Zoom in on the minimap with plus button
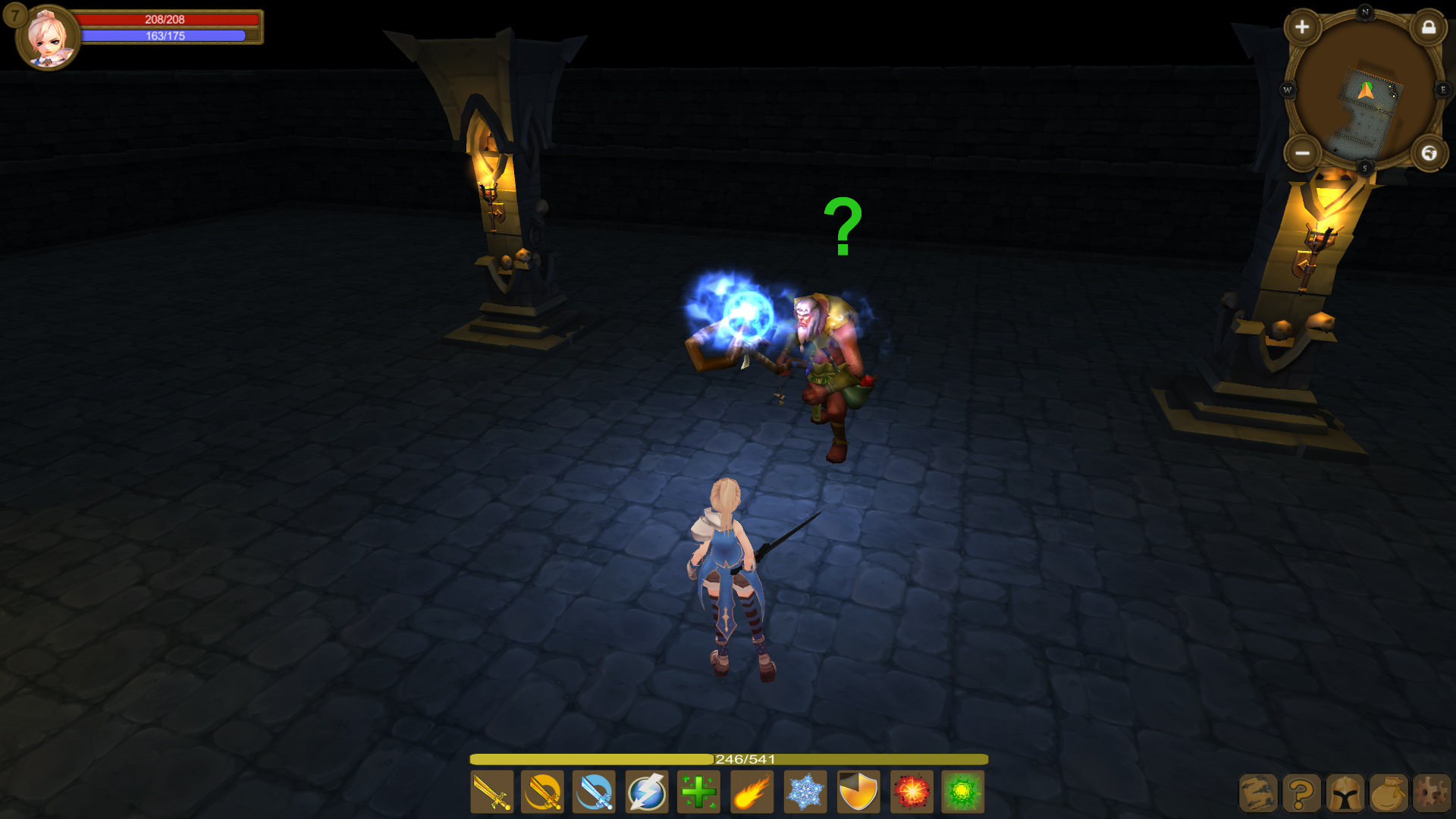This screenshot has width=1456, height=819. [x=1303, y=27]
